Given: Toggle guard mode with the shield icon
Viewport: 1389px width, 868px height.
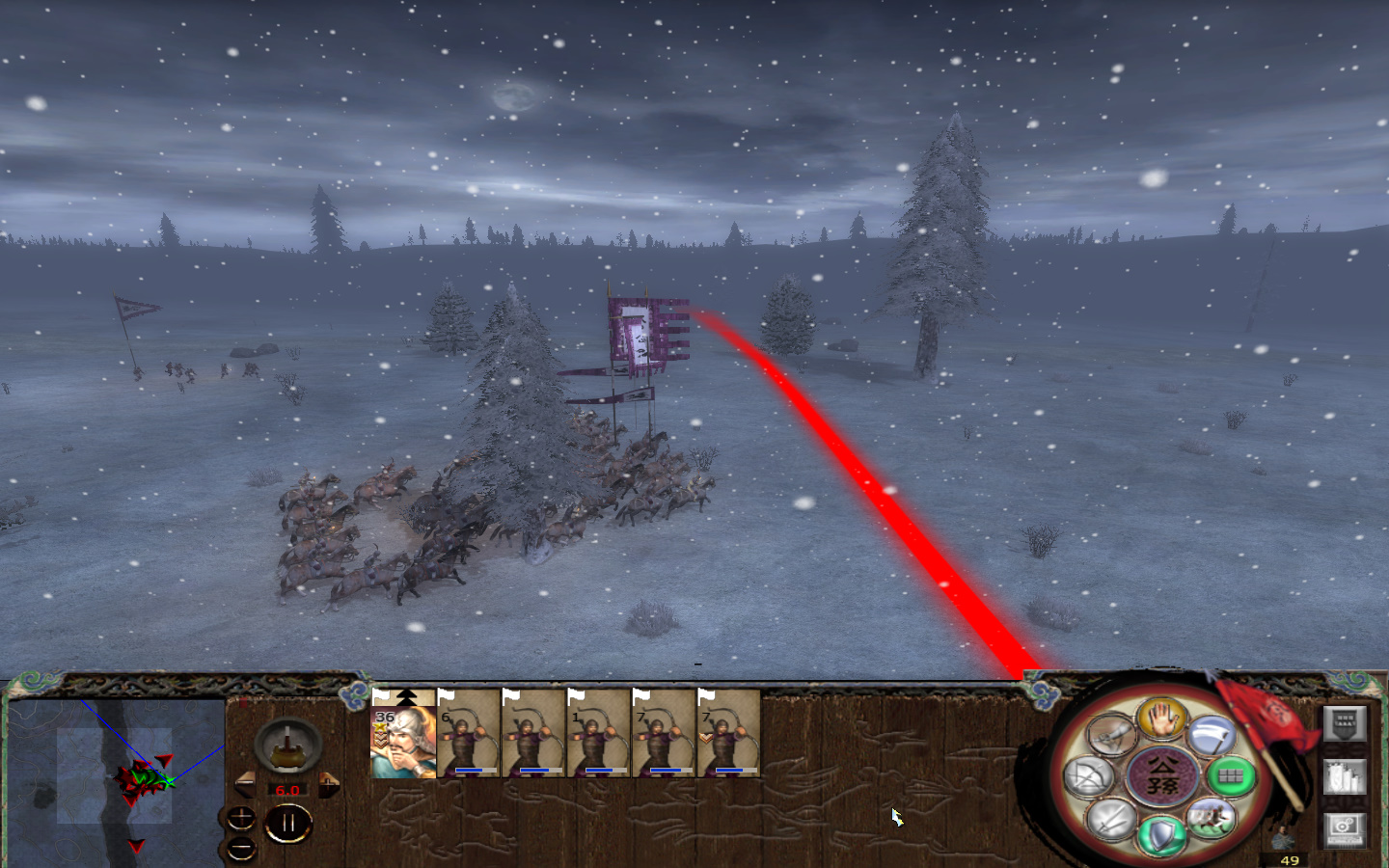Looking at the screenshot, I should (1160, 834).
